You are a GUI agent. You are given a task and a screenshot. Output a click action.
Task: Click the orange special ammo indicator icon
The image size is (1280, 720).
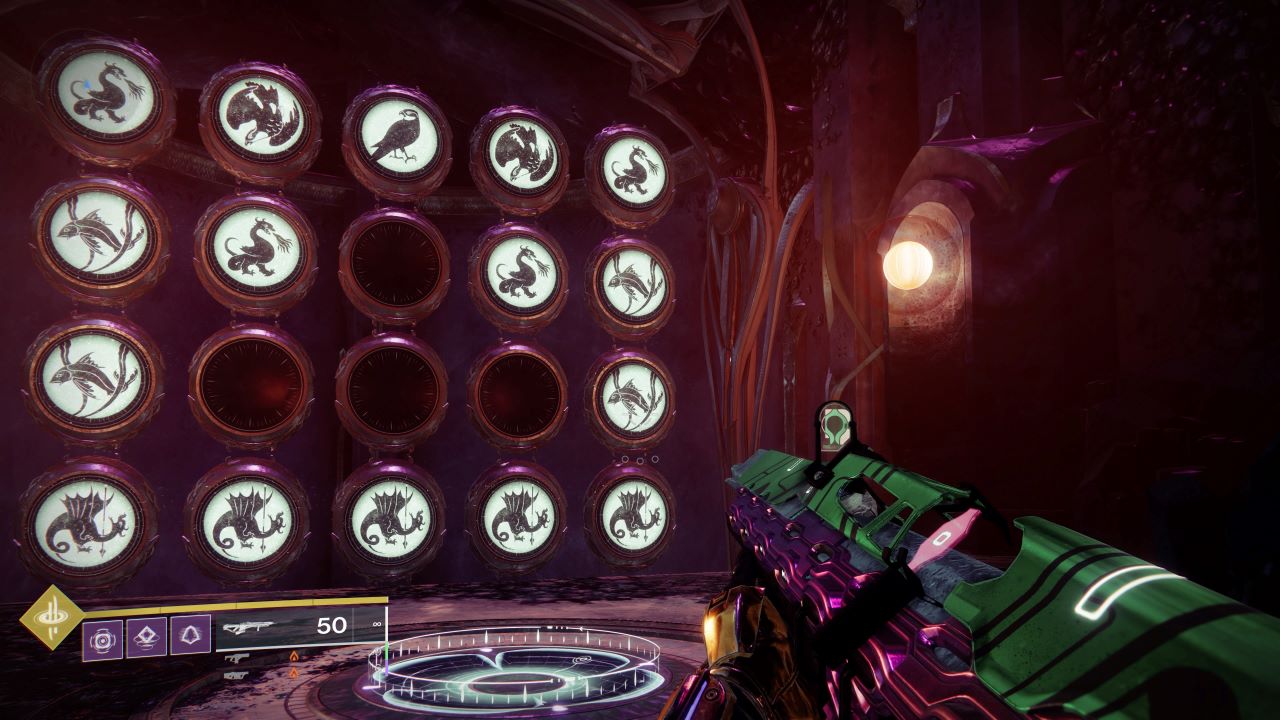[294, 657]
